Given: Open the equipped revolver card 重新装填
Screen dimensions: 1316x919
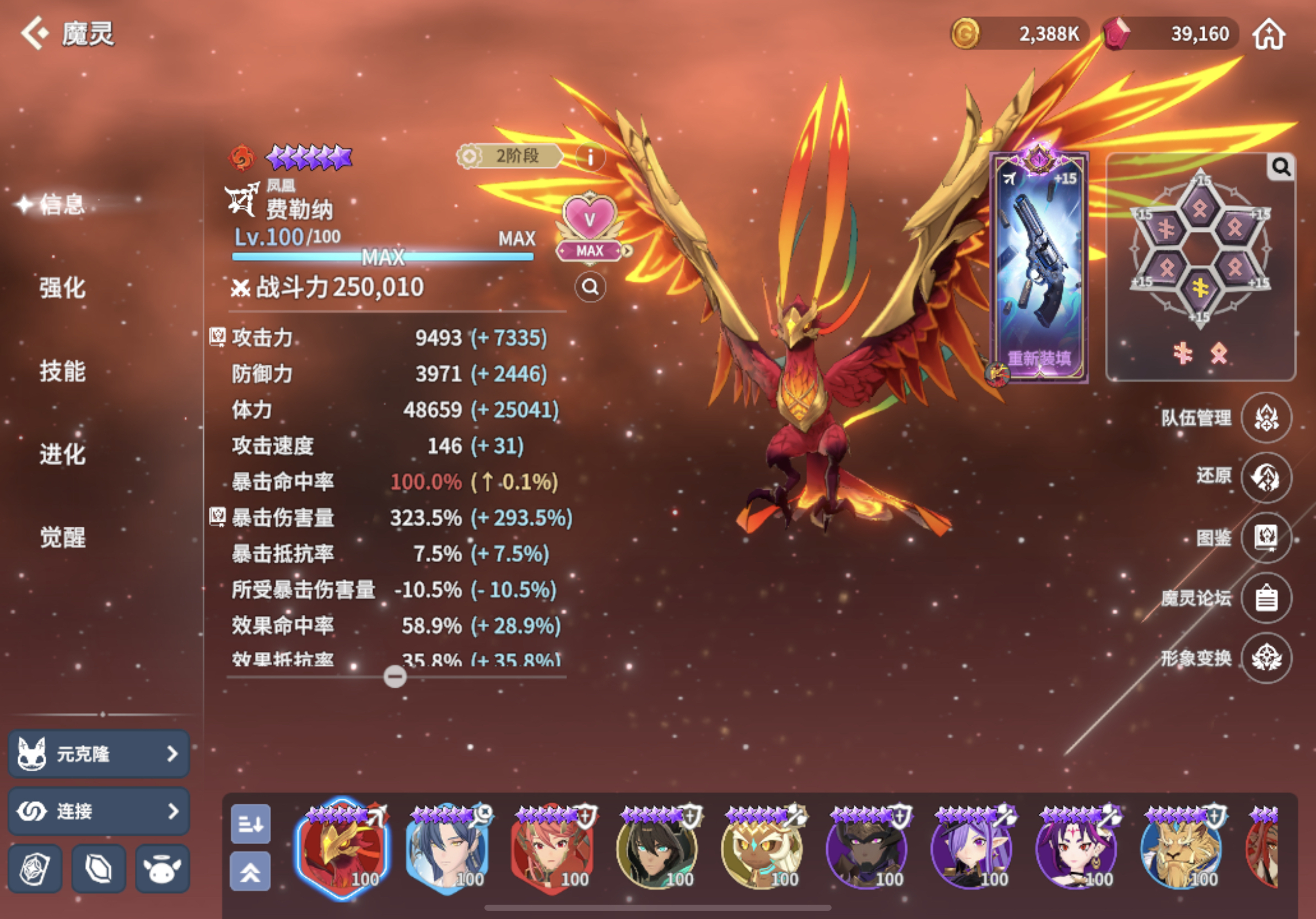Looking at the screenshot, I should click(x=1039, y=267).
